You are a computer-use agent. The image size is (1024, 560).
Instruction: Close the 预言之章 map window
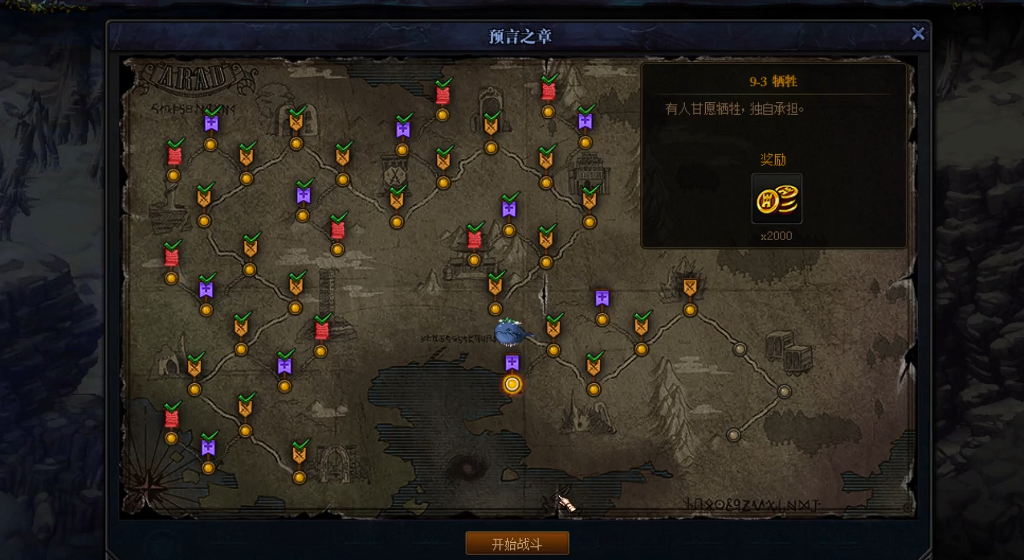[917, 34]
